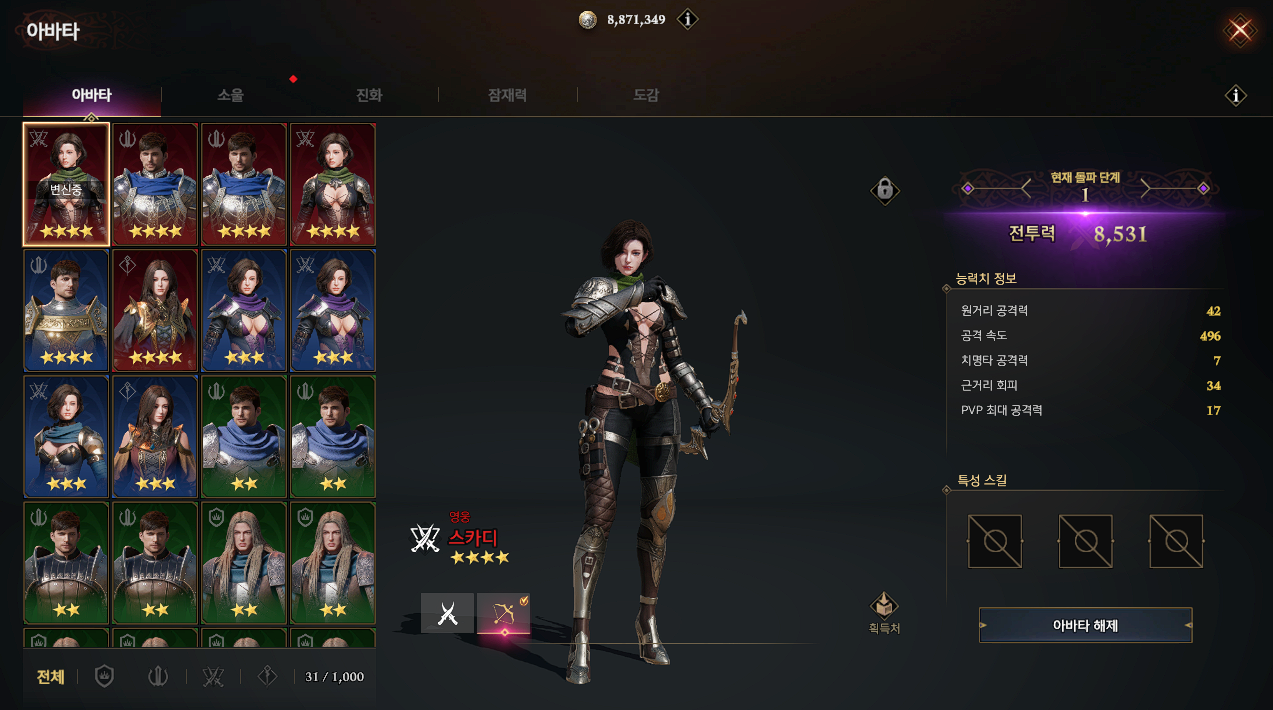
Task: Open the help info icon beside the tabs
Action: [x=1236, y=96]
